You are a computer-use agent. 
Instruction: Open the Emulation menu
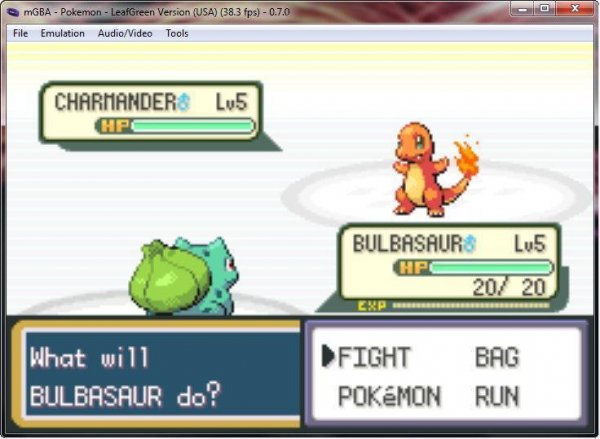click(x=63, y=33)
